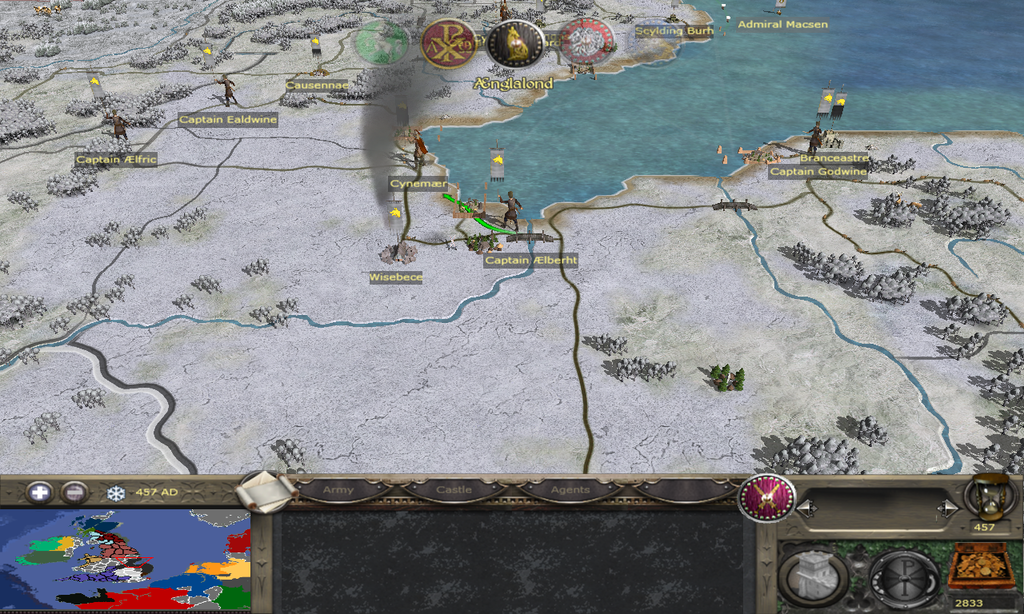Open the faction overview shield button
This screenshot has width=1024, height=614.
[766, 497]
